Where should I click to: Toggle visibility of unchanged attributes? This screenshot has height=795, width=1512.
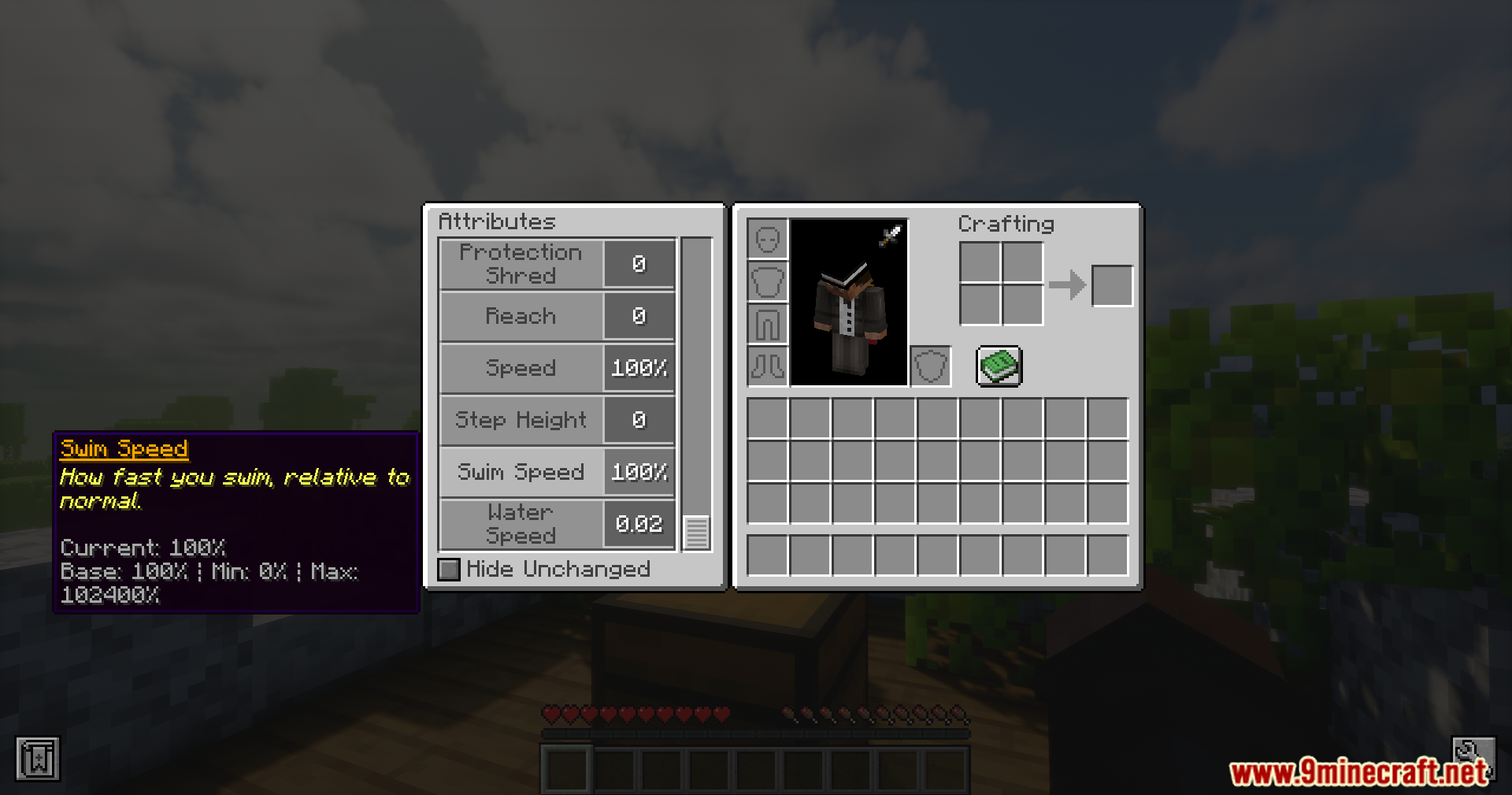coord(448,569)
